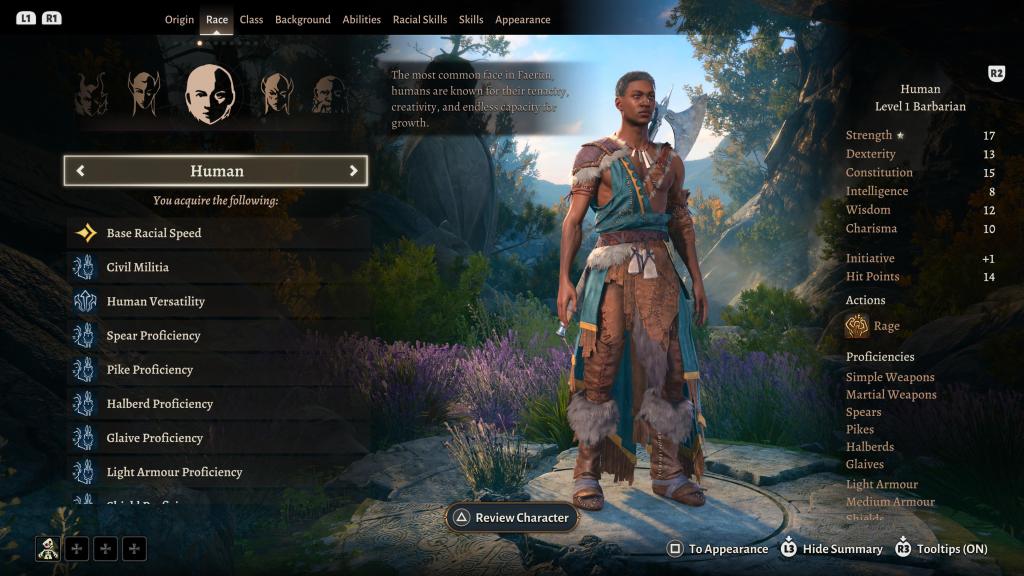Select the skeleton character slot icon
Screen dimensions: 1024x576
click(x=47, y=548)
